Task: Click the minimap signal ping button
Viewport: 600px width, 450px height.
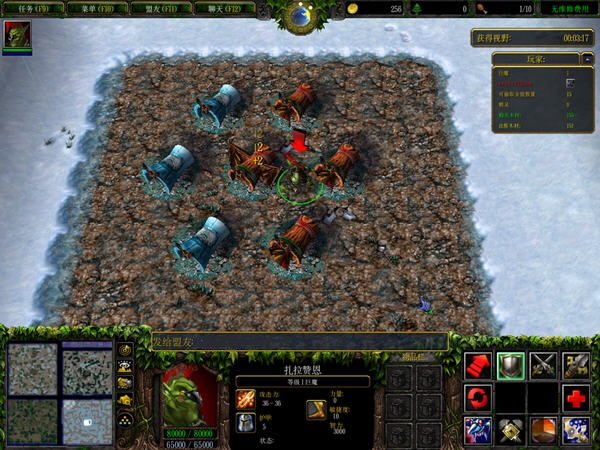Action: tap(126, 350)
